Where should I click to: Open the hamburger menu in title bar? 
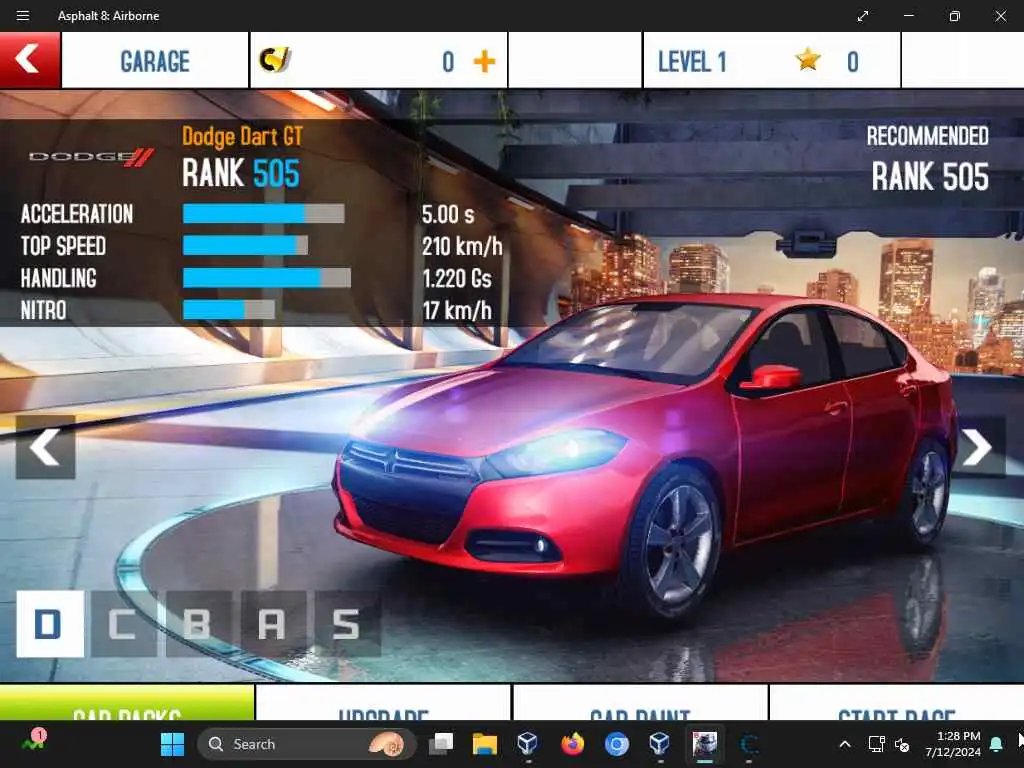(23, 16)
